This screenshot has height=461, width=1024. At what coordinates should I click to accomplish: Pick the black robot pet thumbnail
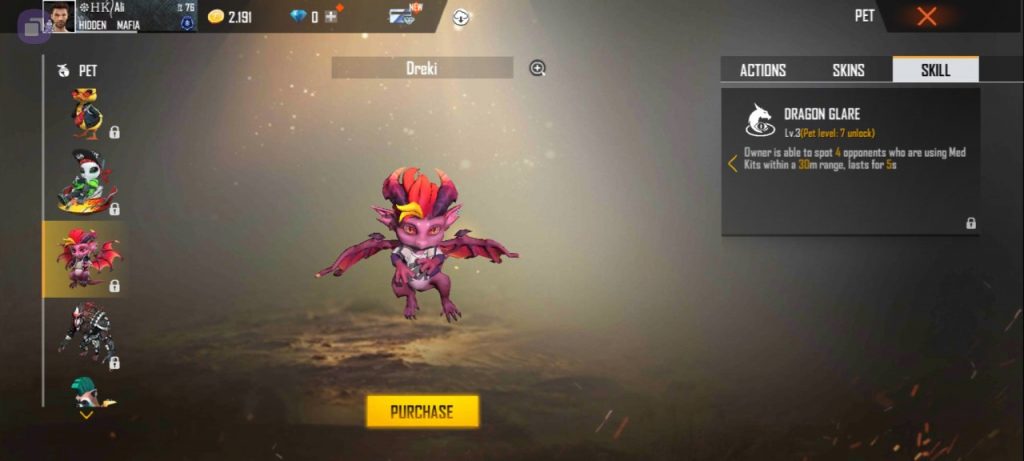87,333
